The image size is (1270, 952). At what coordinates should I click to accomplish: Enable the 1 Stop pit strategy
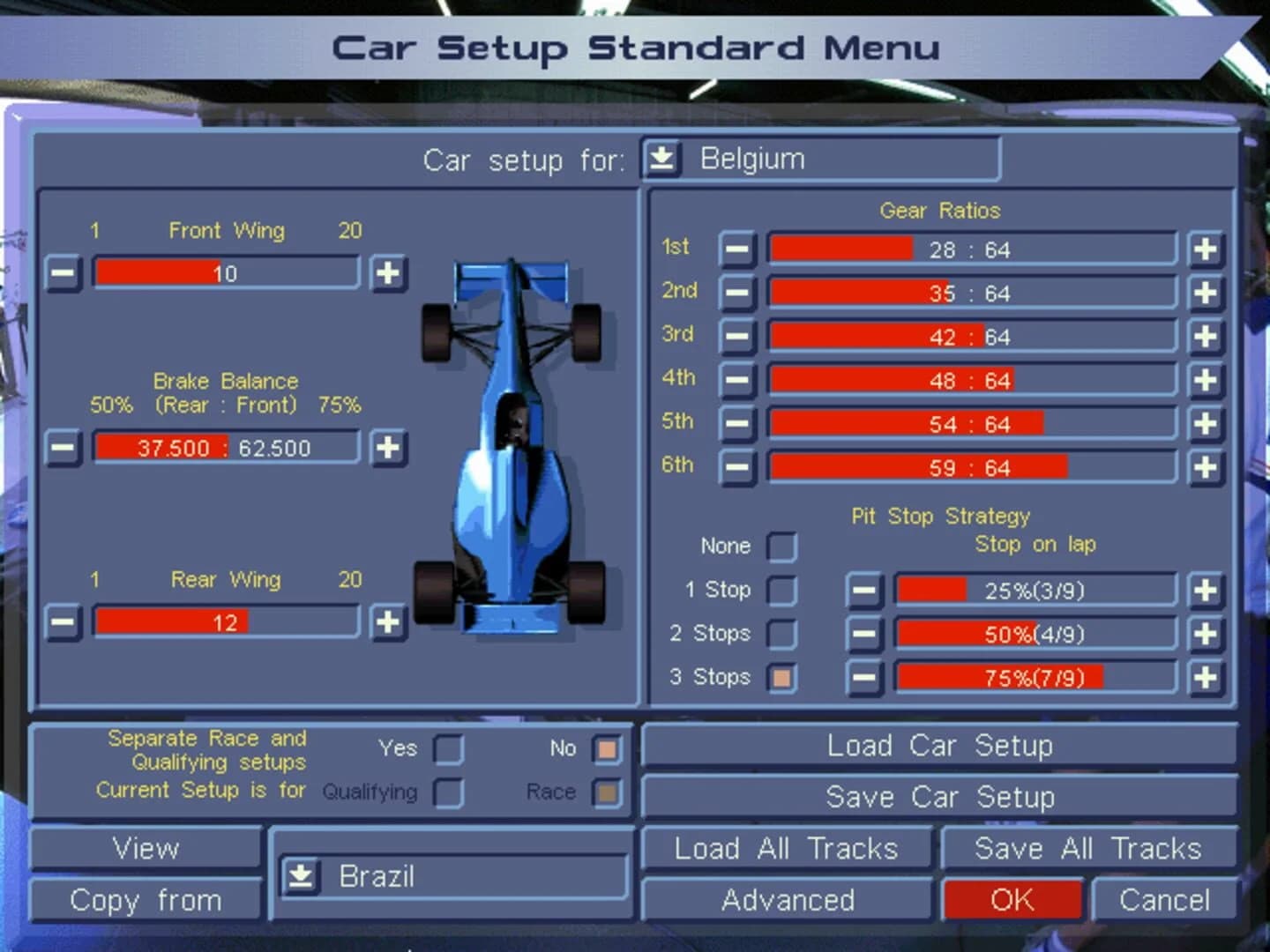click(x=782, y=590)
